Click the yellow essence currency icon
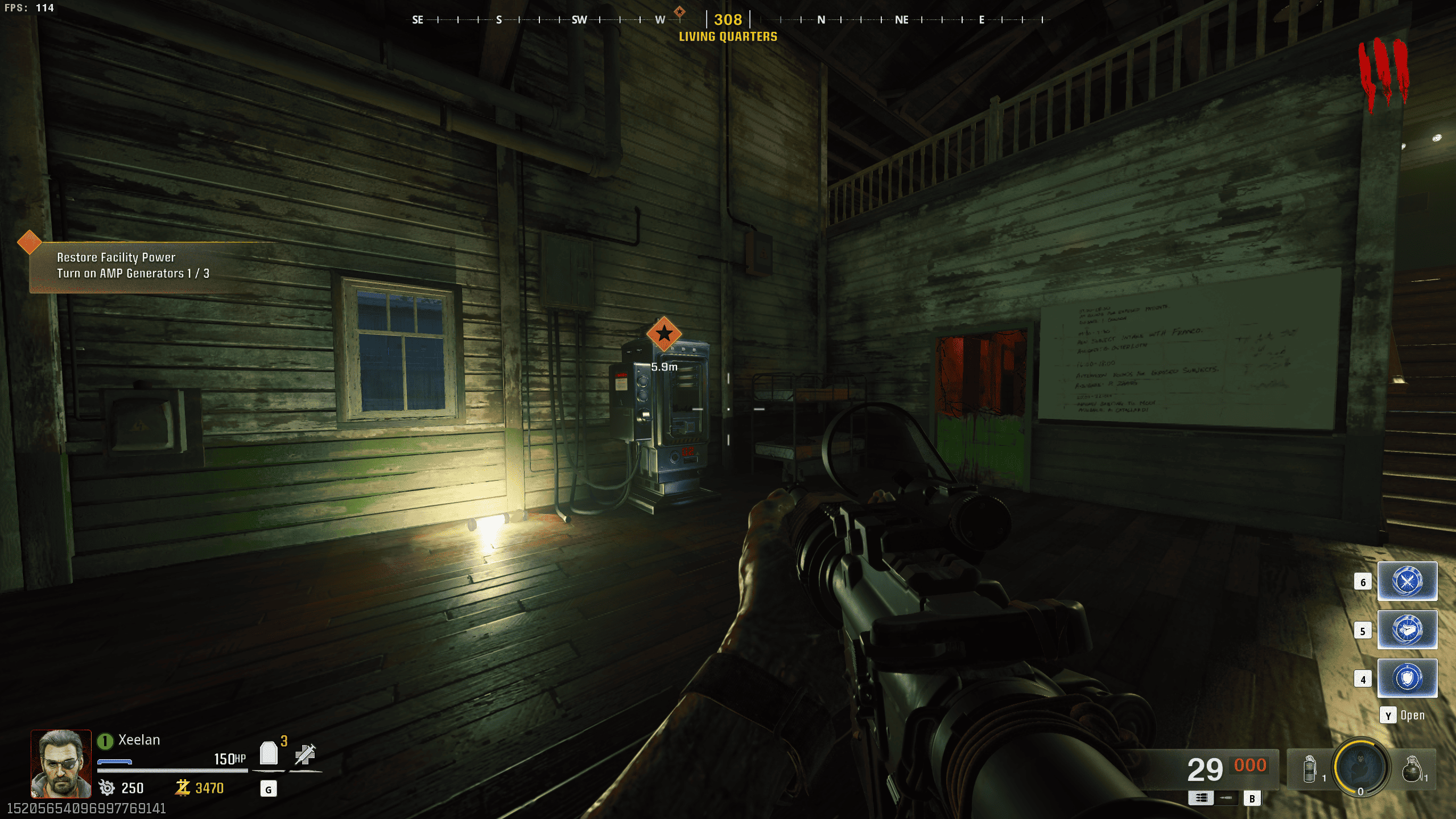The height and width of the screenshot is (819, 1456). pos(183,788)
